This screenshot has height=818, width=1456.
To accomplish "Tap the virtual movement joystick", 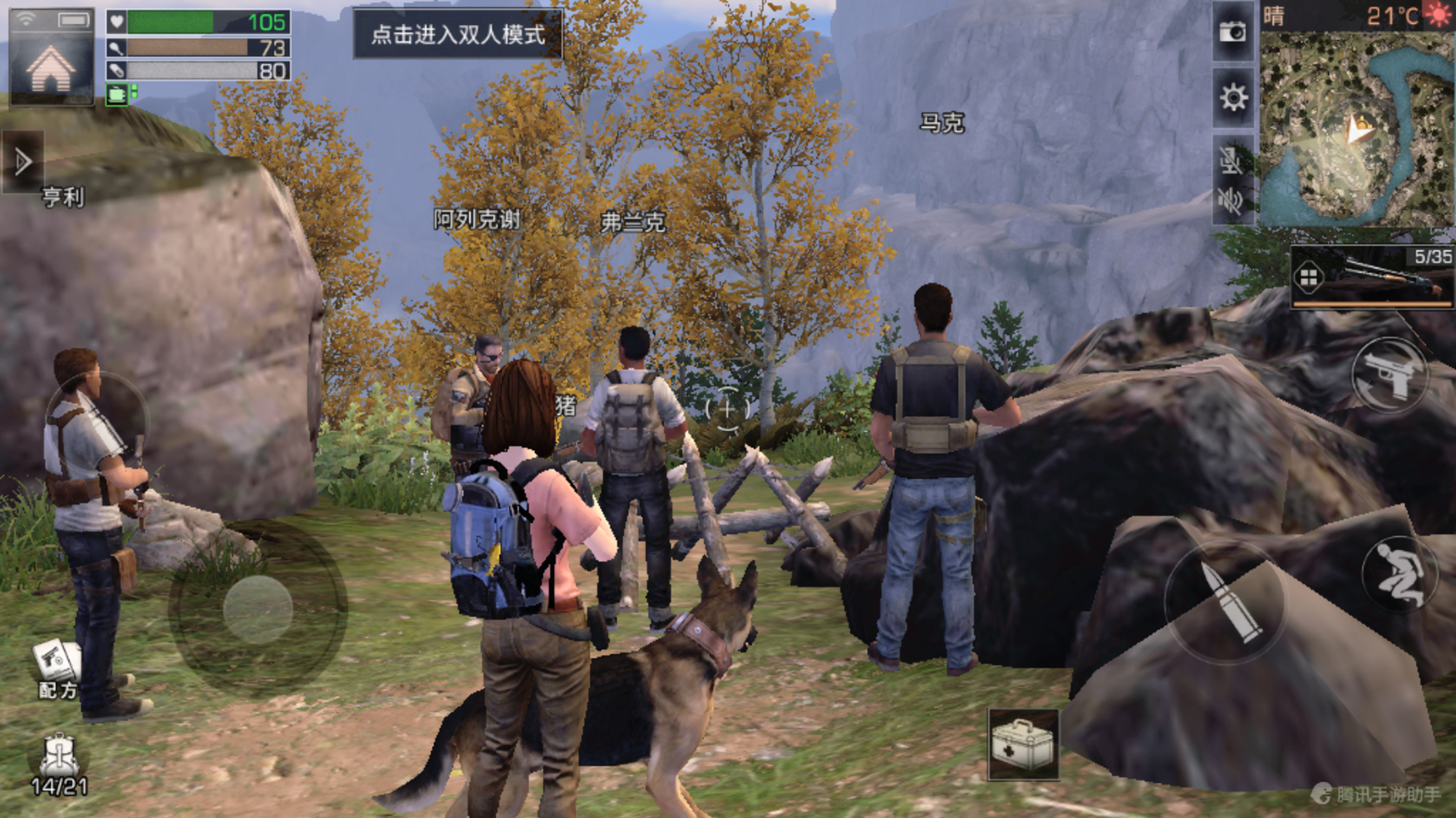I will 258,609.
